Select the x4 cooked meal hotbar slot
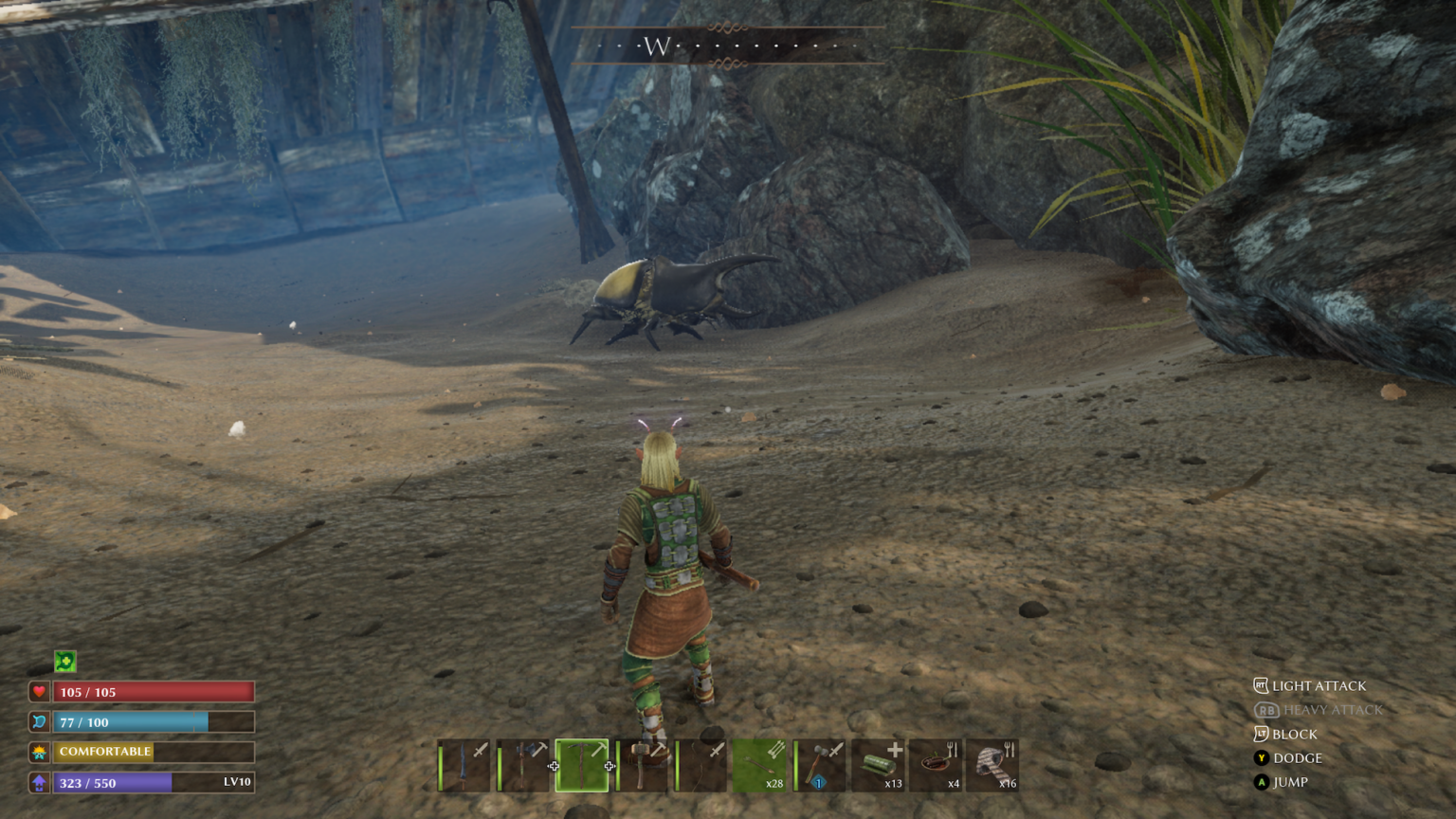Image resolution: width=1456 pixels, height=819 pixels. click(938, 763)
